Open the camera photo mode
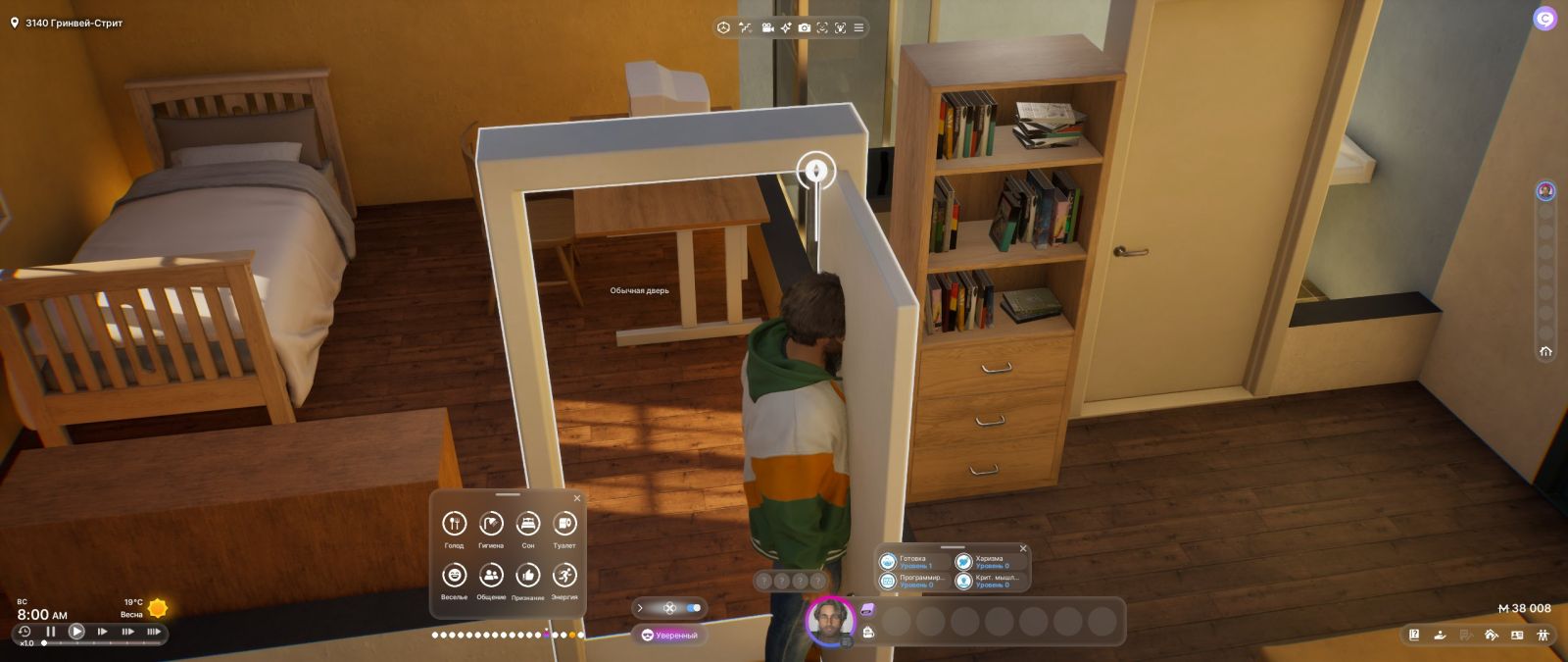 point(804,27)
